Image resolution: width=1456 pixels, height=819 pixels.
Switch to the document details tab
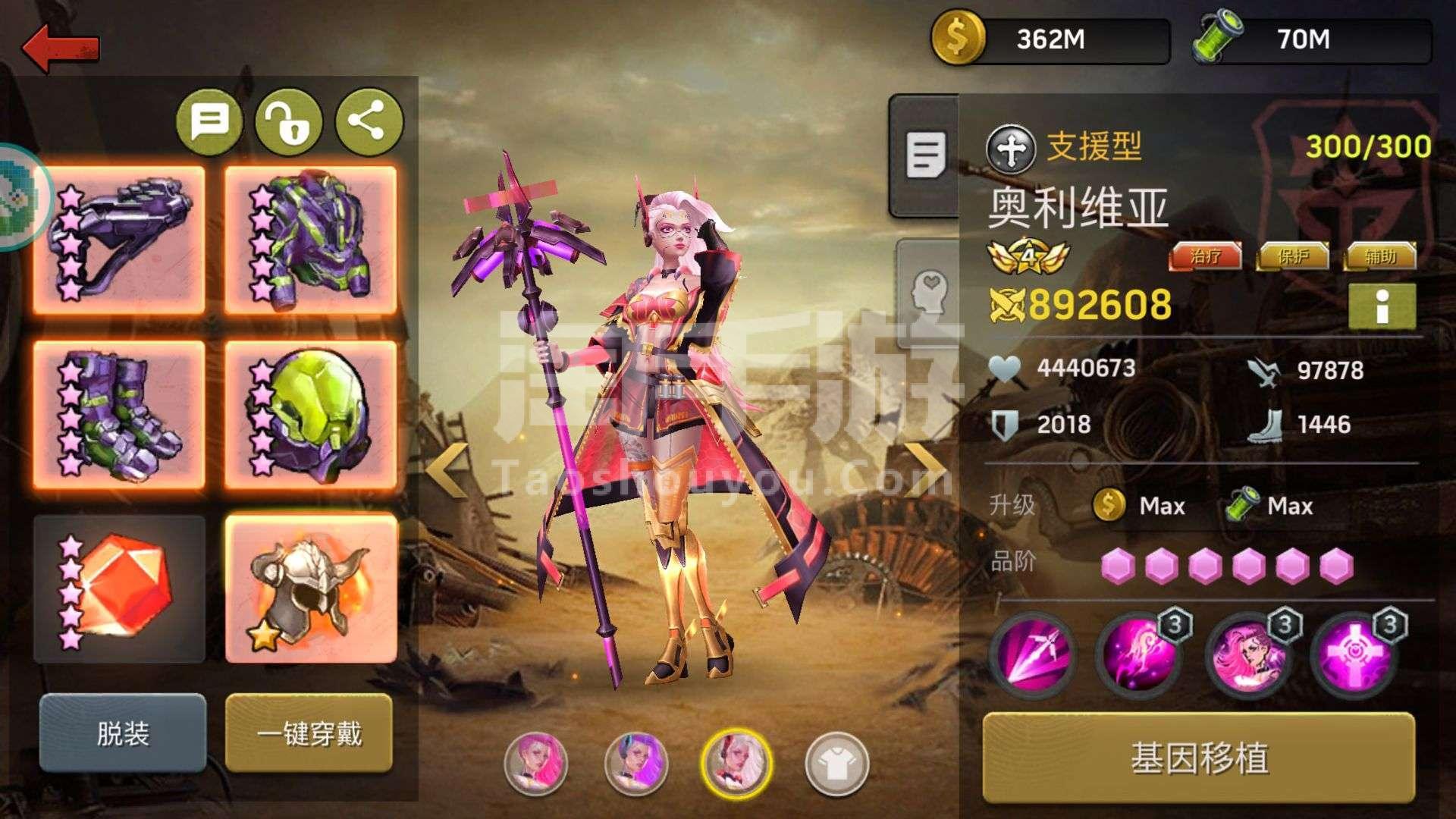[925, 155]
